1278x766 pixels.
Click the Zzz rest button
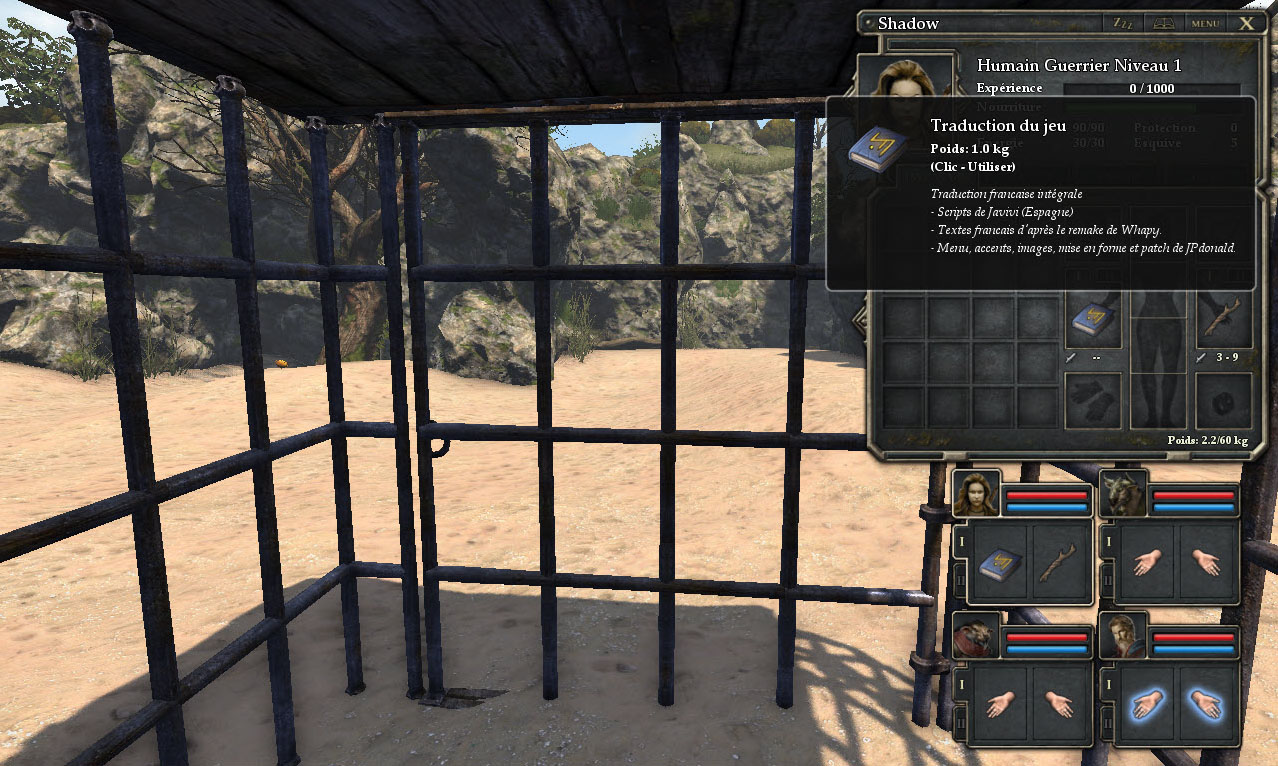pyautogui.click(x=1123, y=23)
